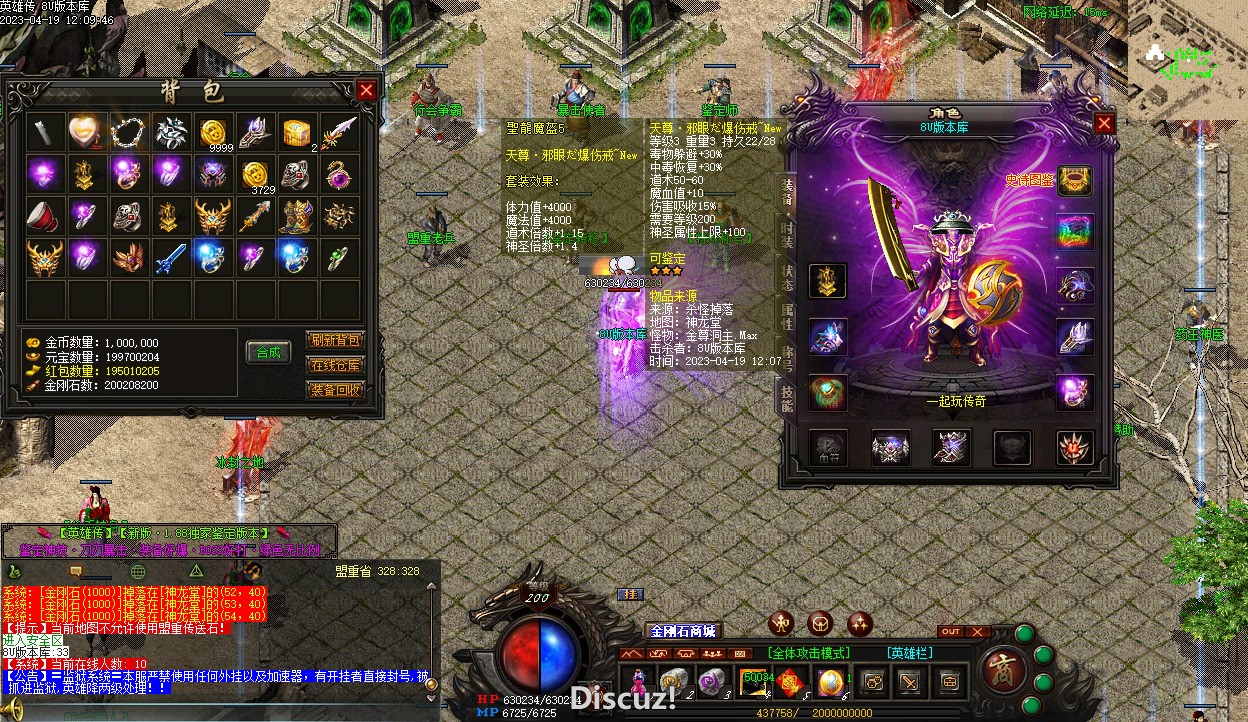The image size is (1248, 722).
Task: Open the 在线仓库 online warehouse
Action: (x=335, y=365)
